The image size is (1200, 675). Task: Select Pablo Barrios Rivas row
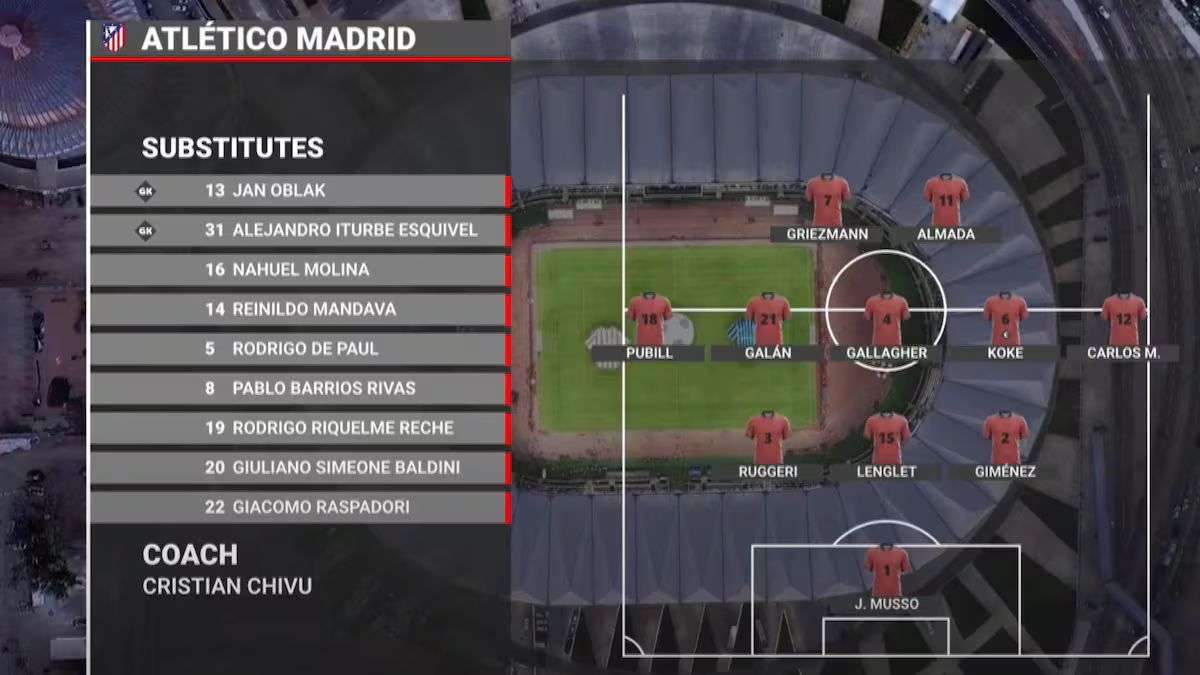(x=300, y=388)
